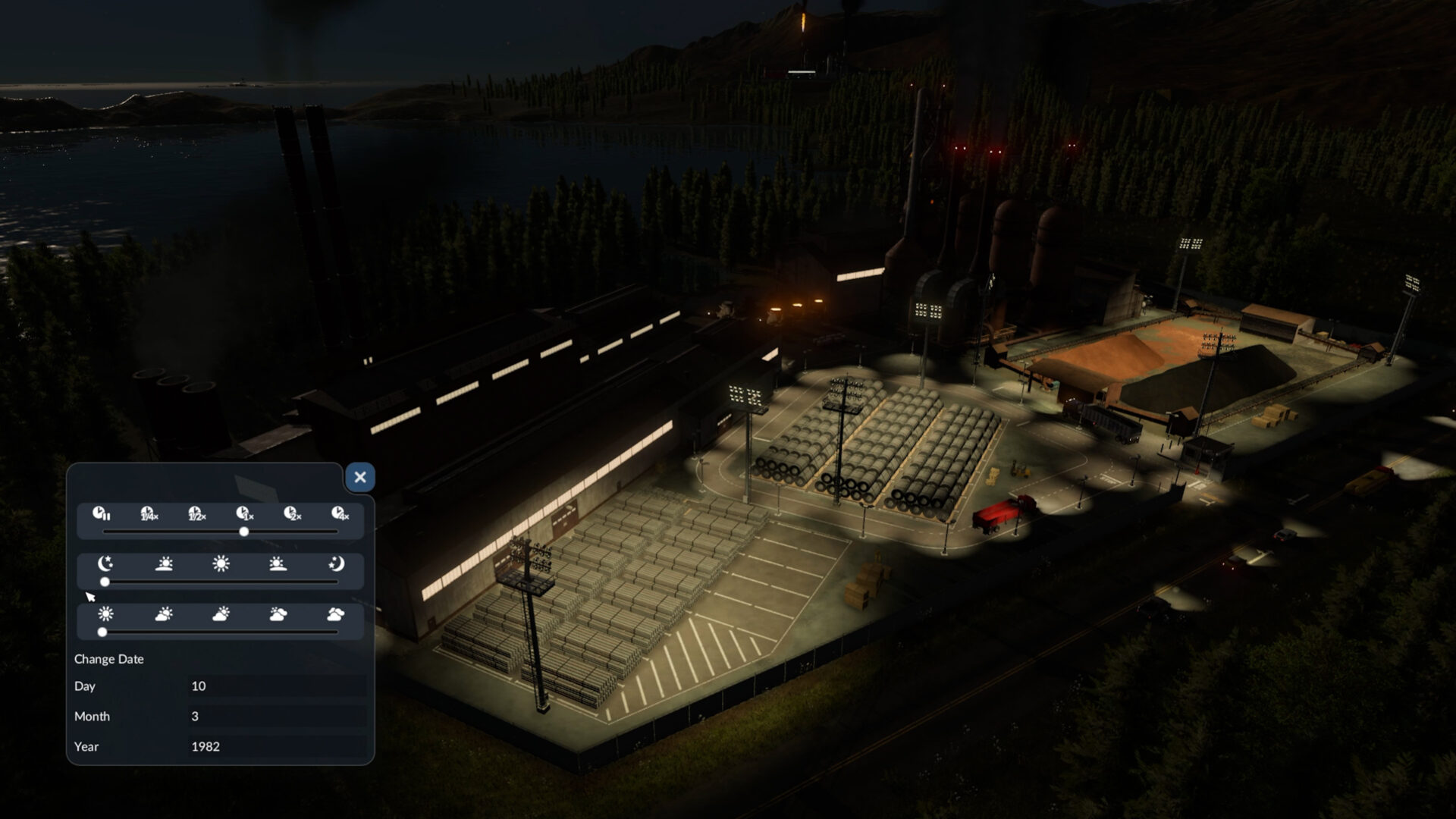Select fully overcast weather icon
The height and width of the screenshot is (819, 1456).
point(334,615)
